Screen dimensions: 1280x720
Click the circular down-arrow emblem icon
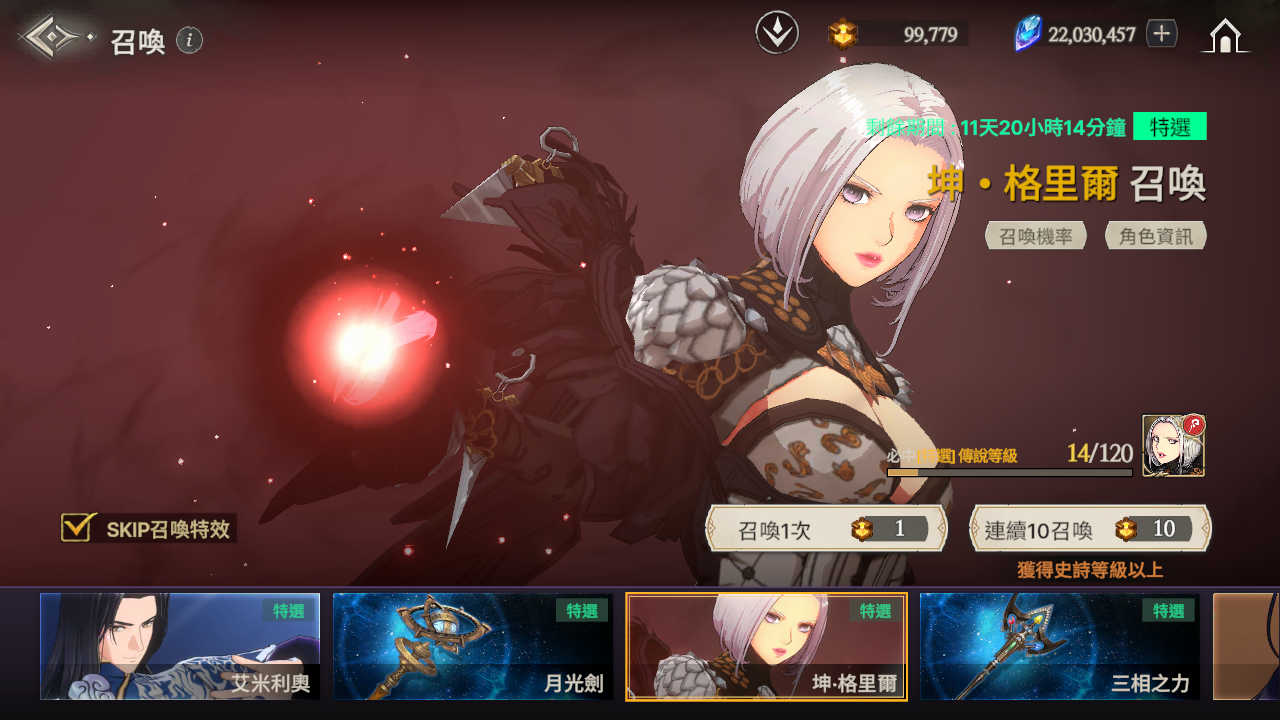coord(777,34)
